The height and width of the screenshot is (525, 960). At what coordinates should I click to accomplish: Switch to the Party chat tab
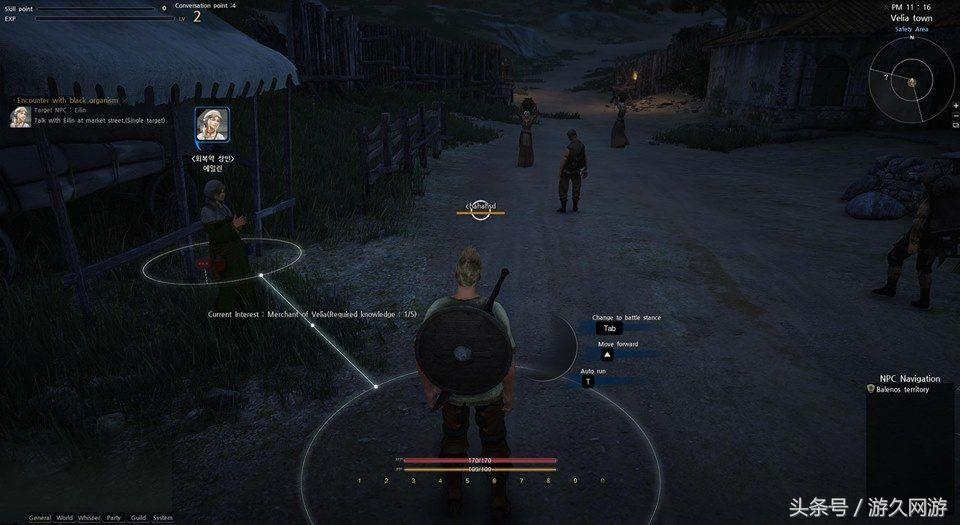tap(114, 517)
